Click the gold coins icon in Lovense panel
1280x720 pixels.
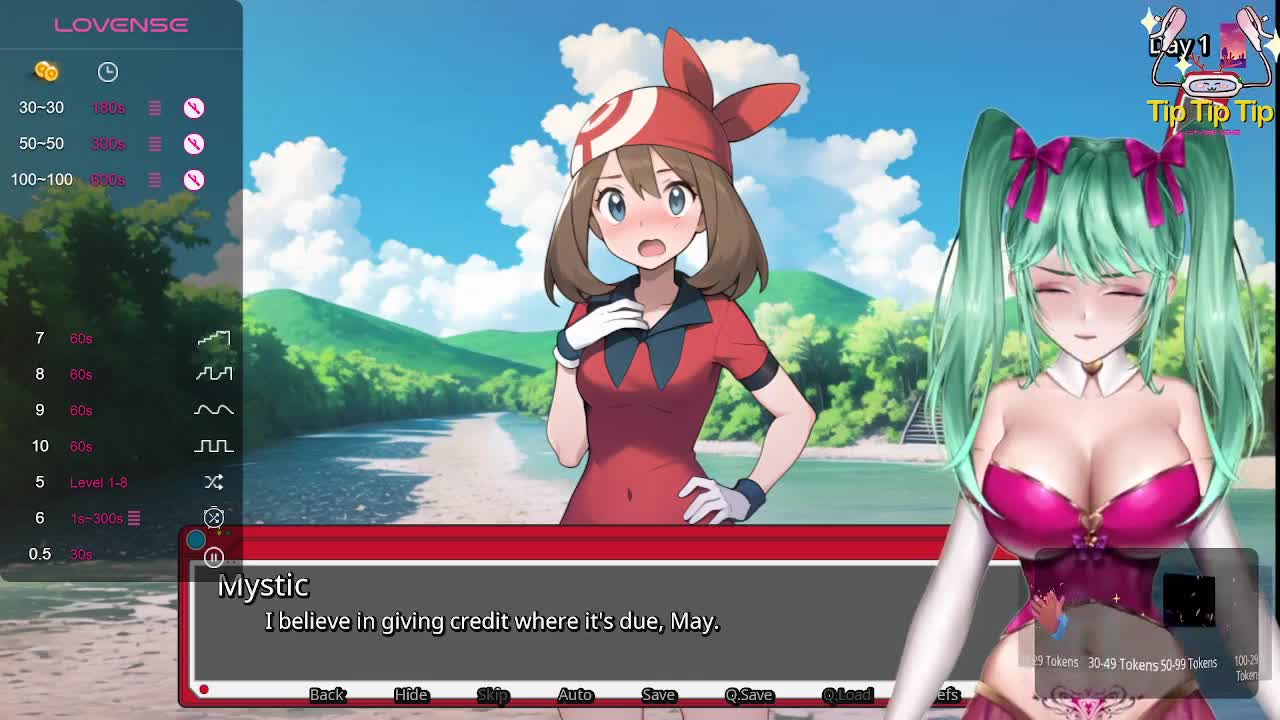[x=46, y=71]
